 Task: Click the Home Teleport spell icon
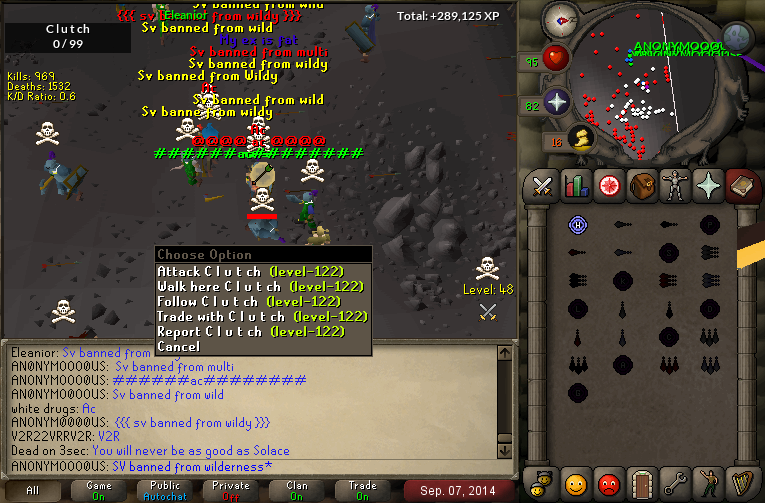point(576,224)
